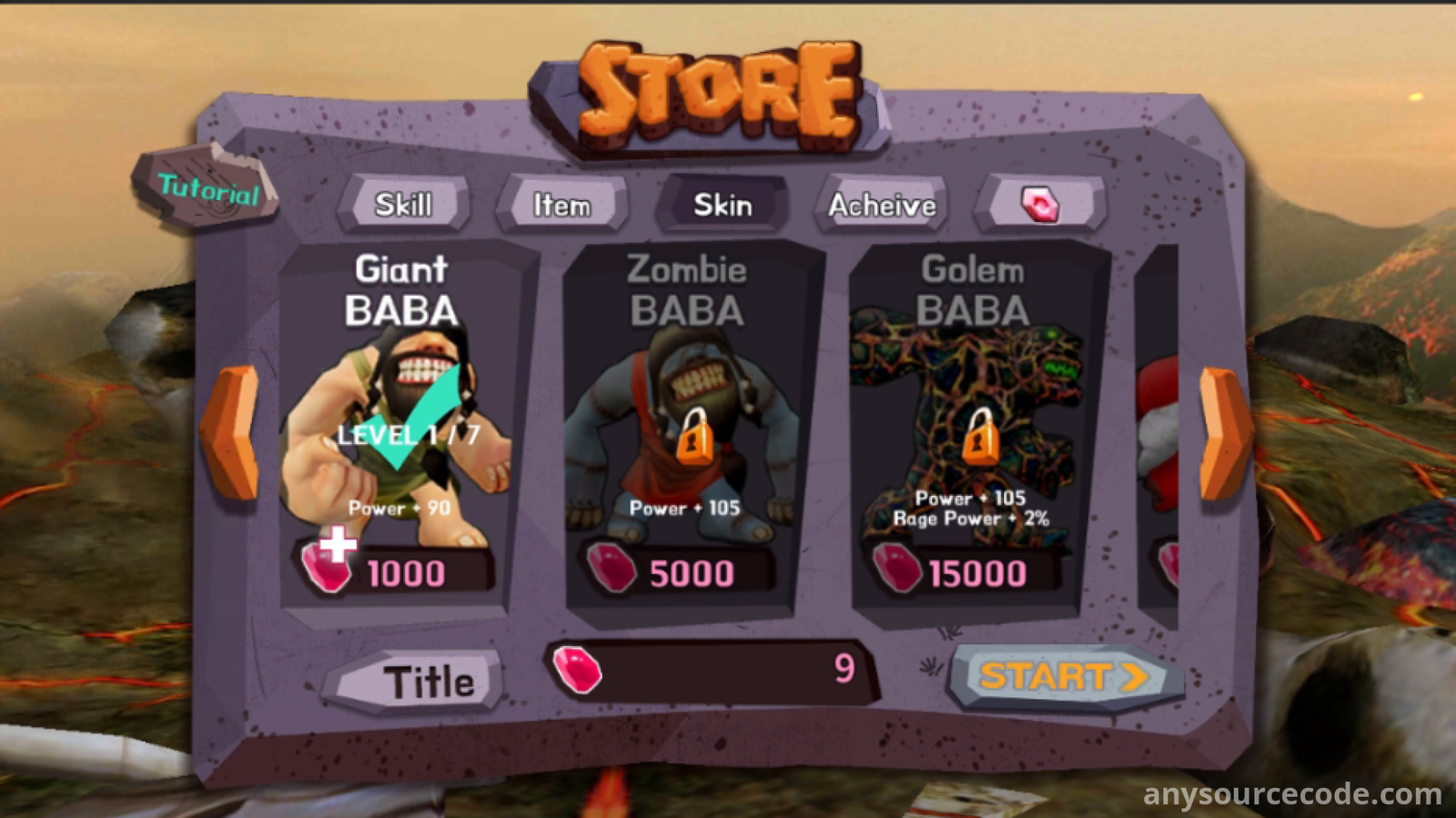This screenshot has height=818, width=1456.
Task: Upgrade Giant BABA for 1000 gems
Action: pyautogui.click(x=396, y=572)
